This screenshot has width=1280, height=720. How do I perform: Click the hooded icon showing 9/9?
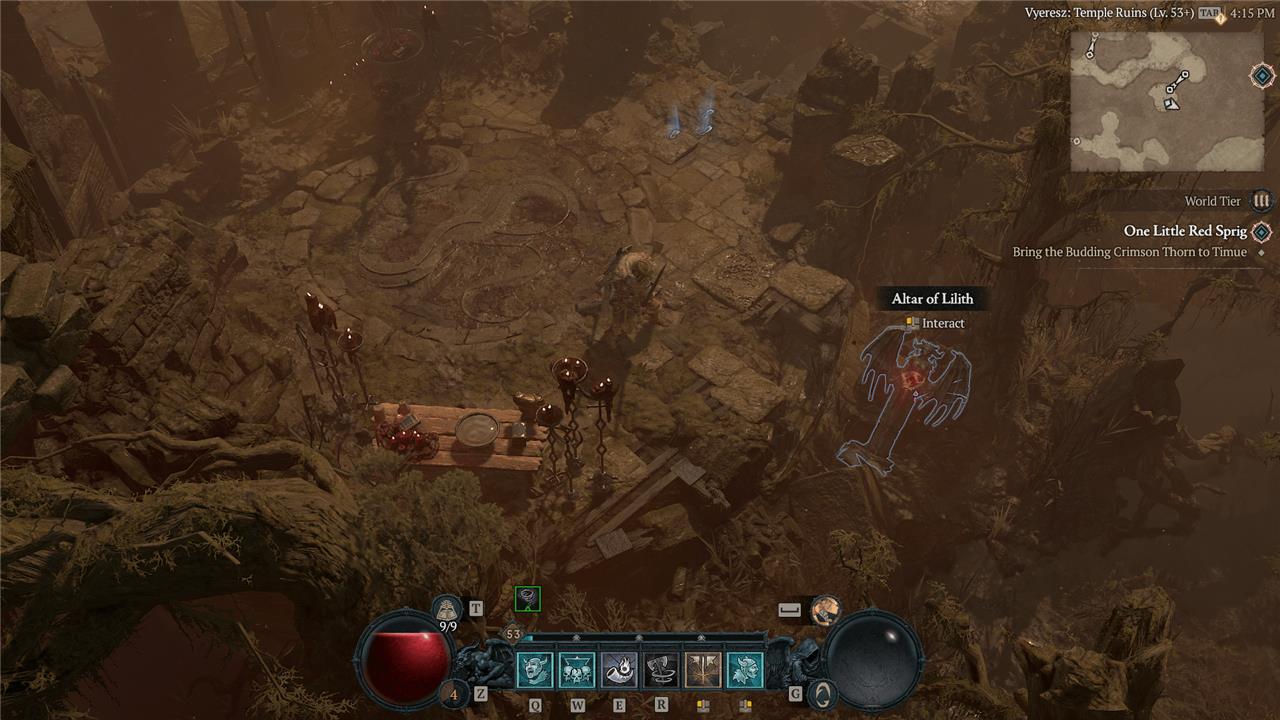tap(447, 609)
